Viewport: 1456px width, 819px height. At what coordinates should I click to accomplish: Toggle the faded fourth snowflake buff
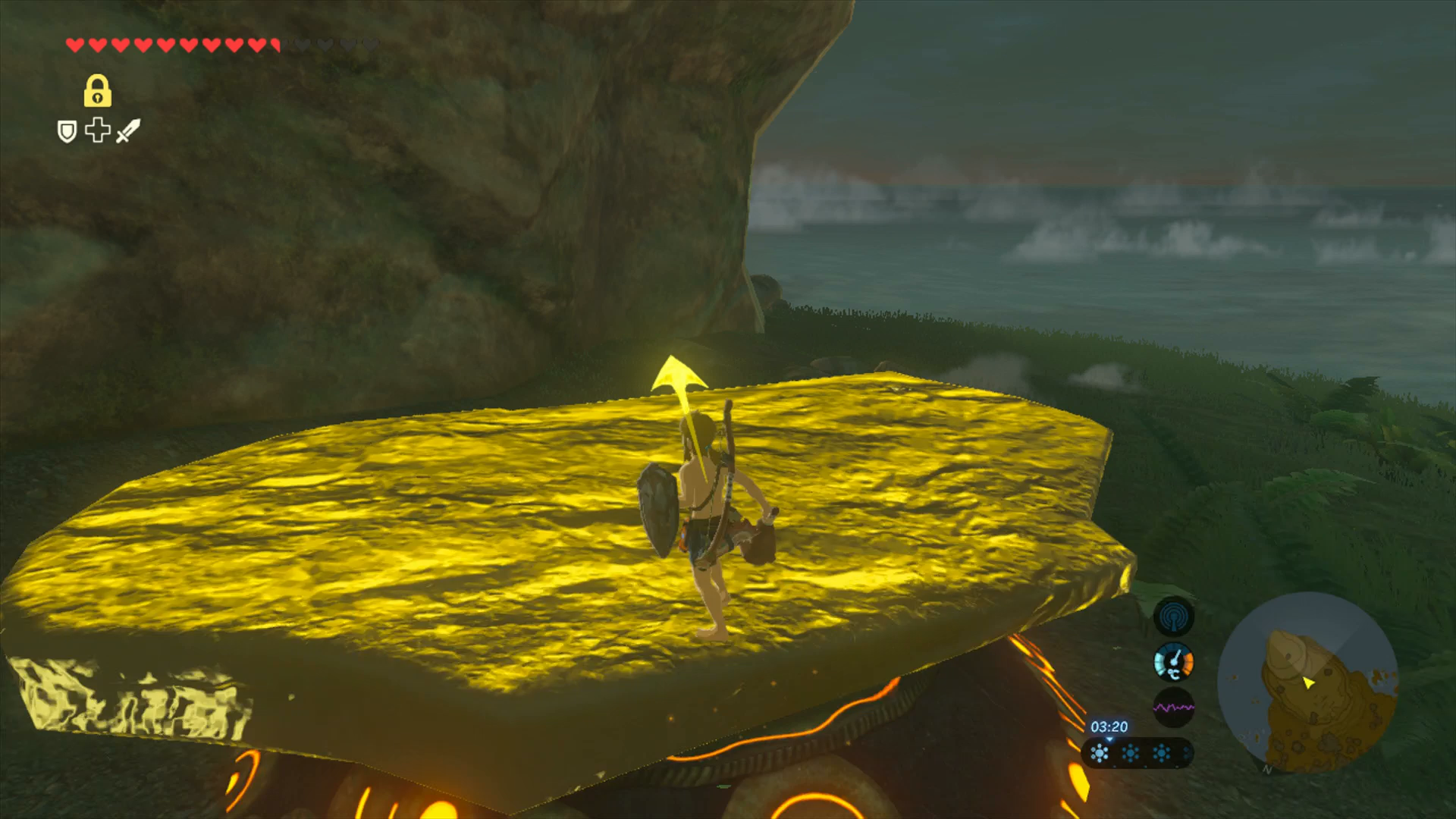[1186, 752]
